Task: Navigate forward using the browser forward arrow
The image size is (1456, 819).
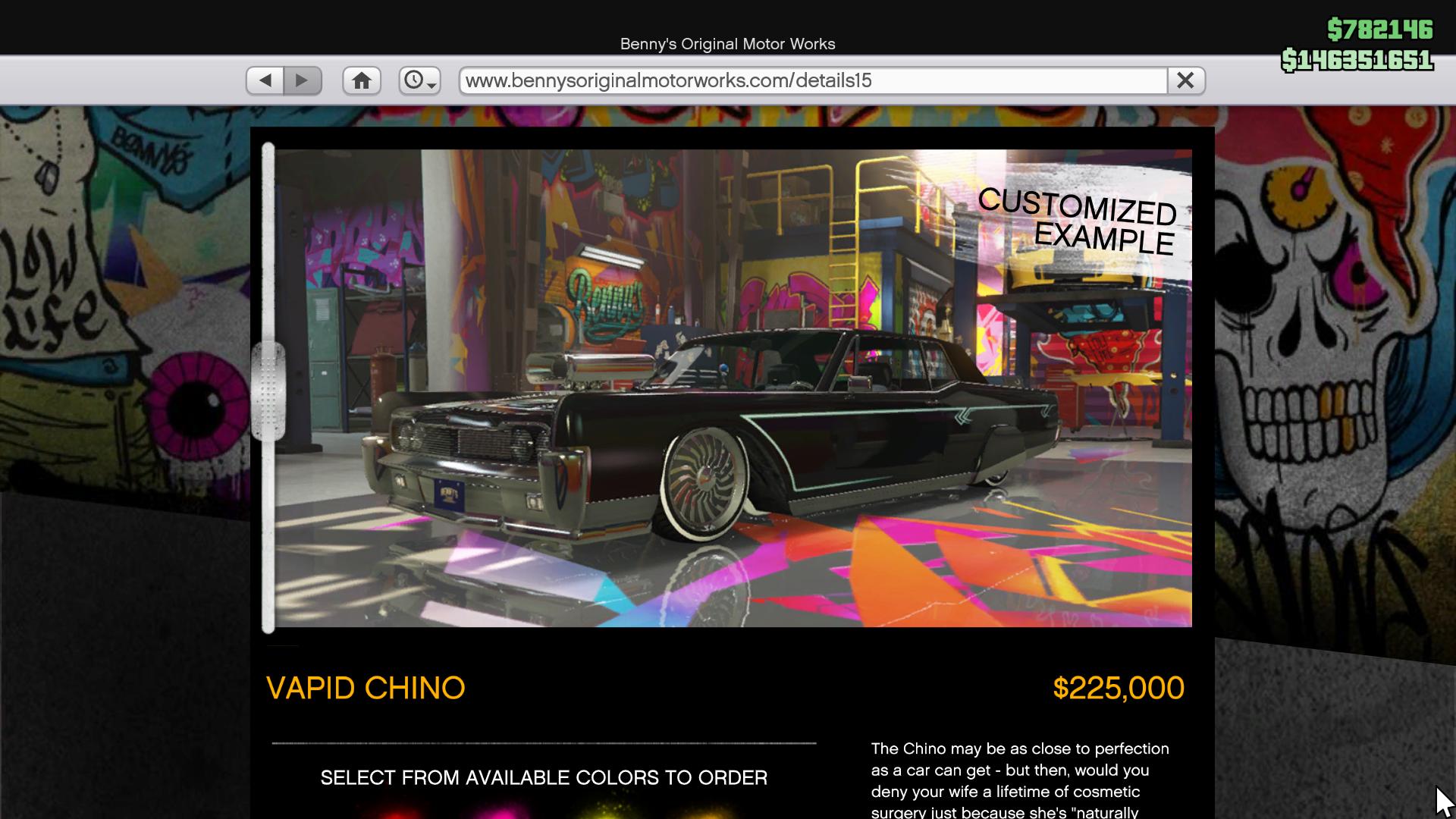Action: (x=303, y=79)
